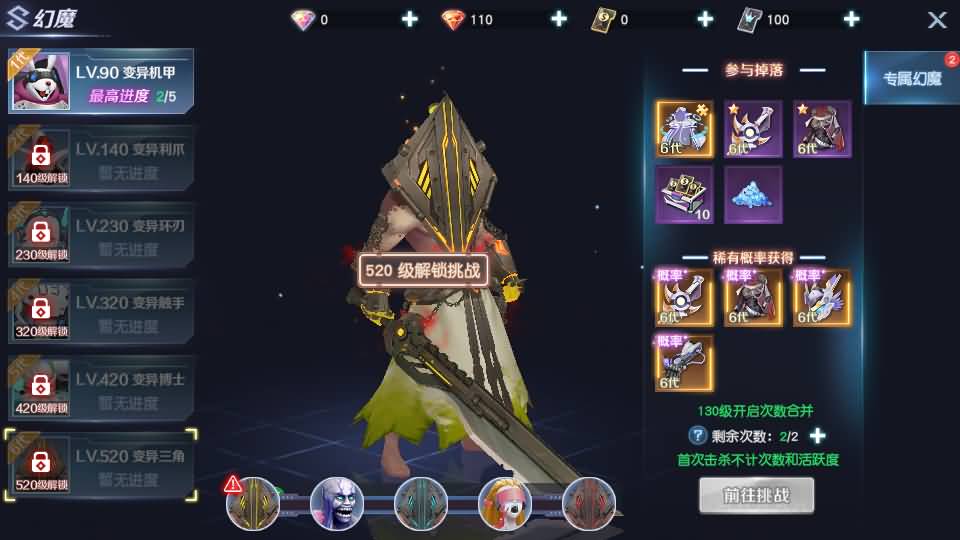Pick the LV.320 变异触手 entry
The height and width of the screenshot is (540, 960).
coord(100,313)
